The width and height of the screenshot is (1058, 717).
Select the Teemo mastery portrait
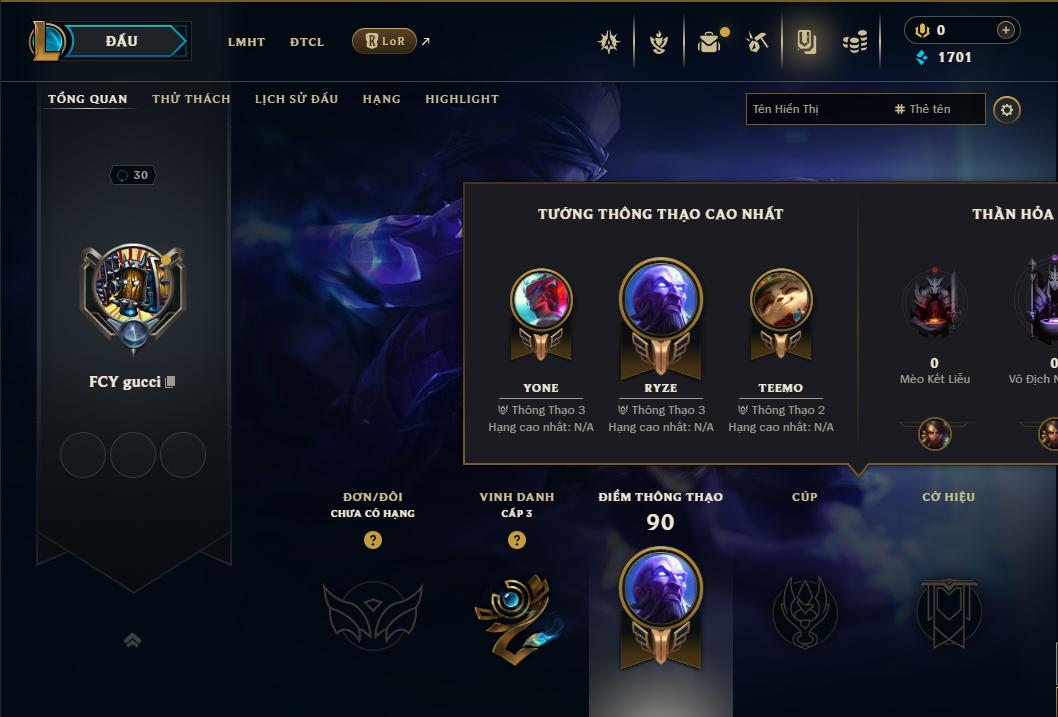[781, 299]
